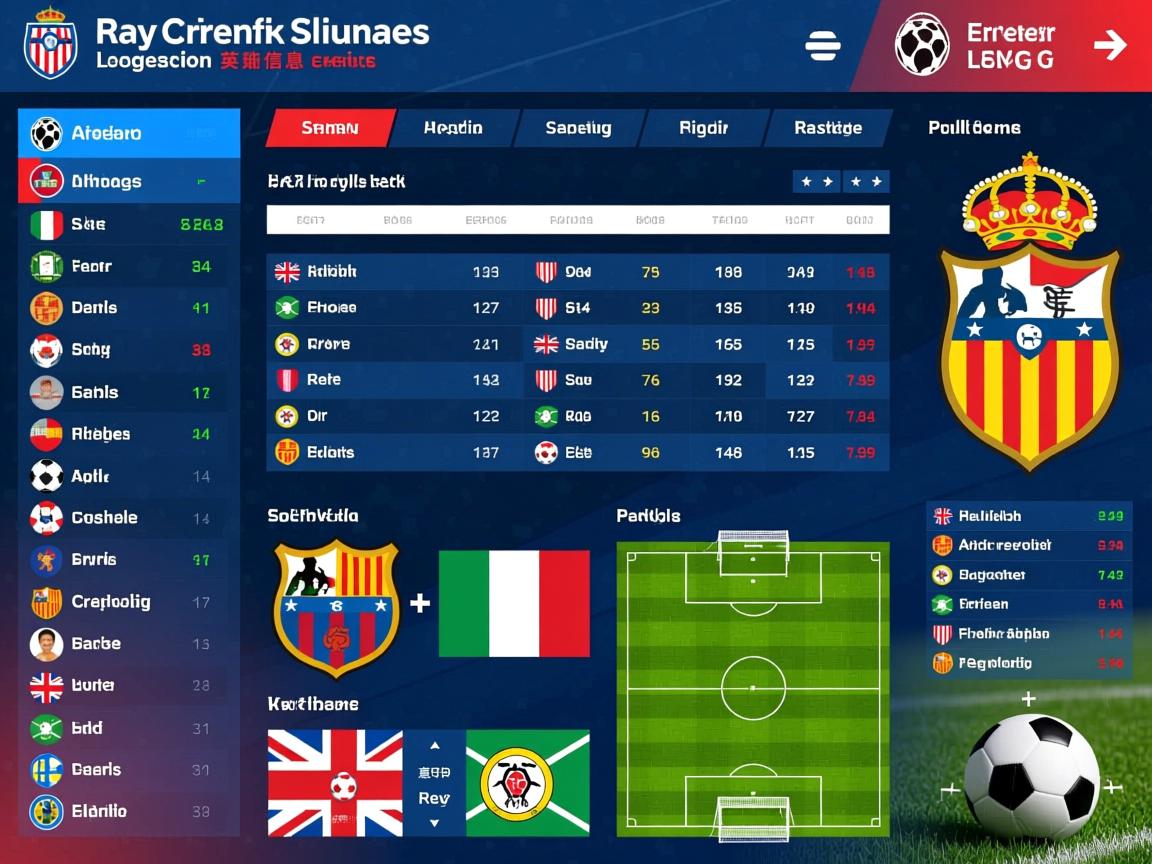Switch to the Saman tab
This screenshot has height=864, width=1152.
tap(329, 128)
